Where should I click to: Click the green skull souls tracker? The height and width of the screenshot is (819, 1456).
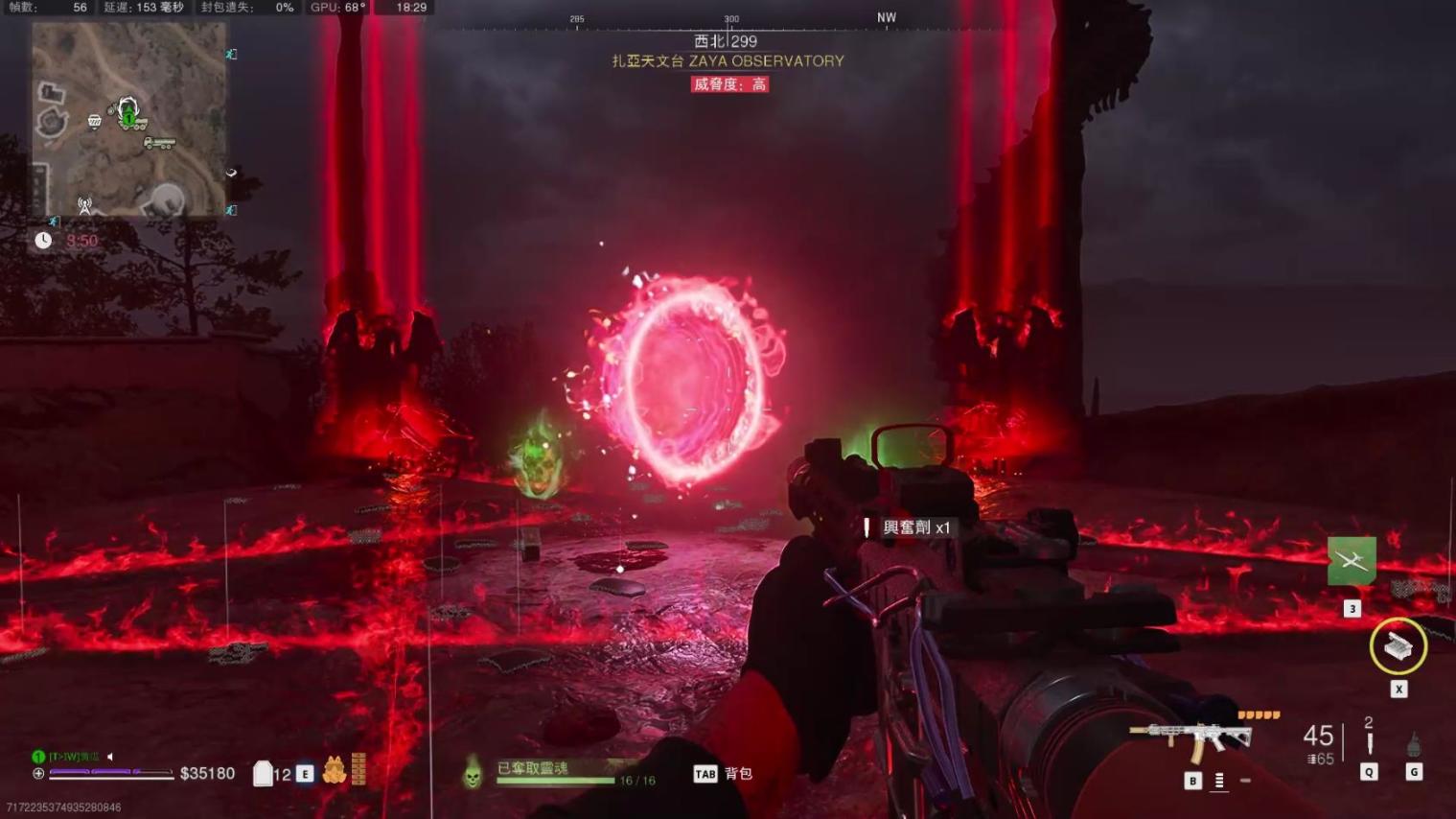[473, 772]
